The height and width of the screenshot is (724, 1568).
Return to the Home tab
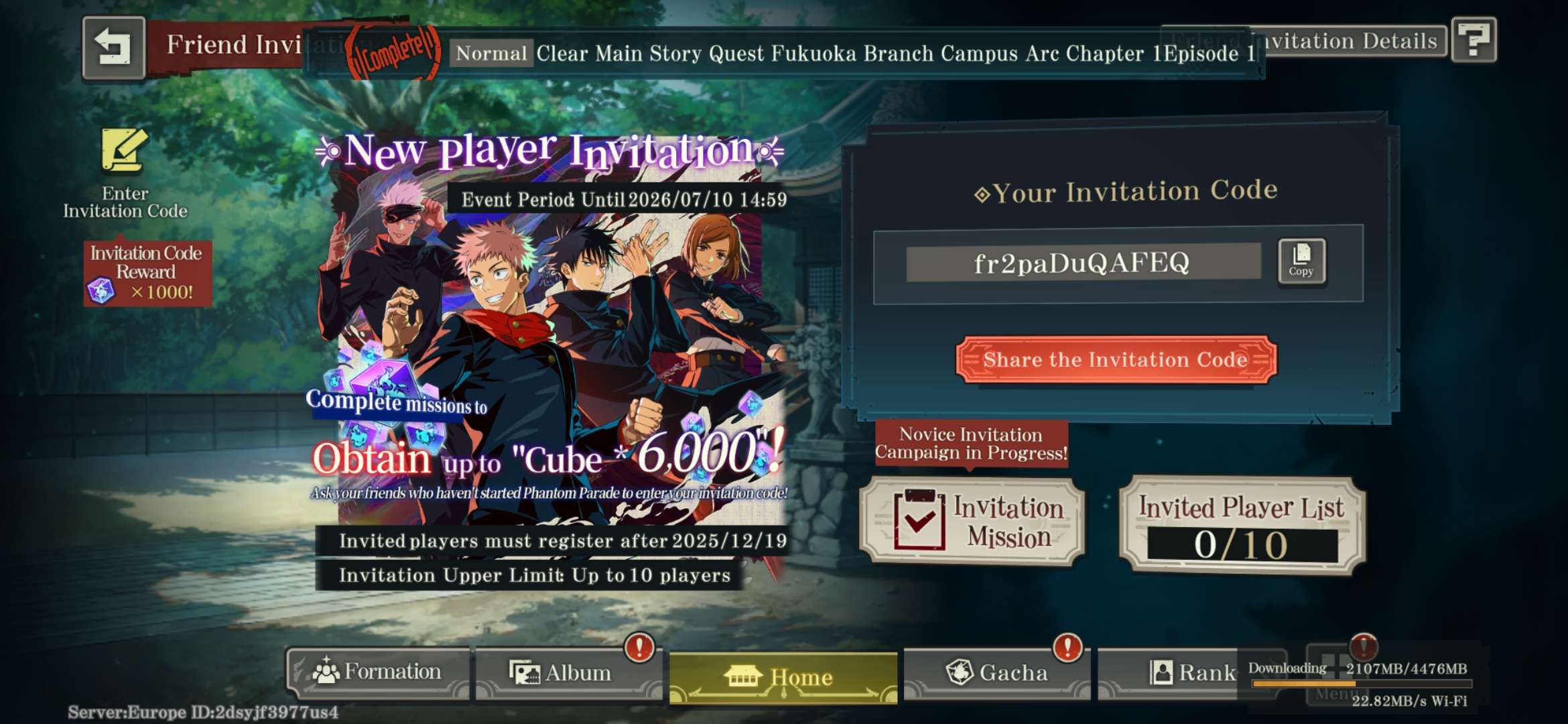point(783,677)
